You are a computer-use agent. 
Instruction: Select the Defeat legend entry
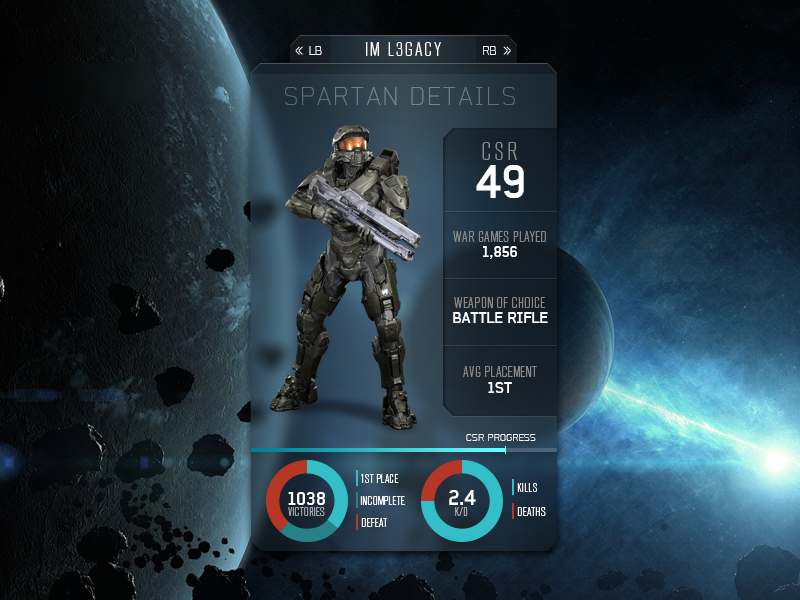pos(373,522)
